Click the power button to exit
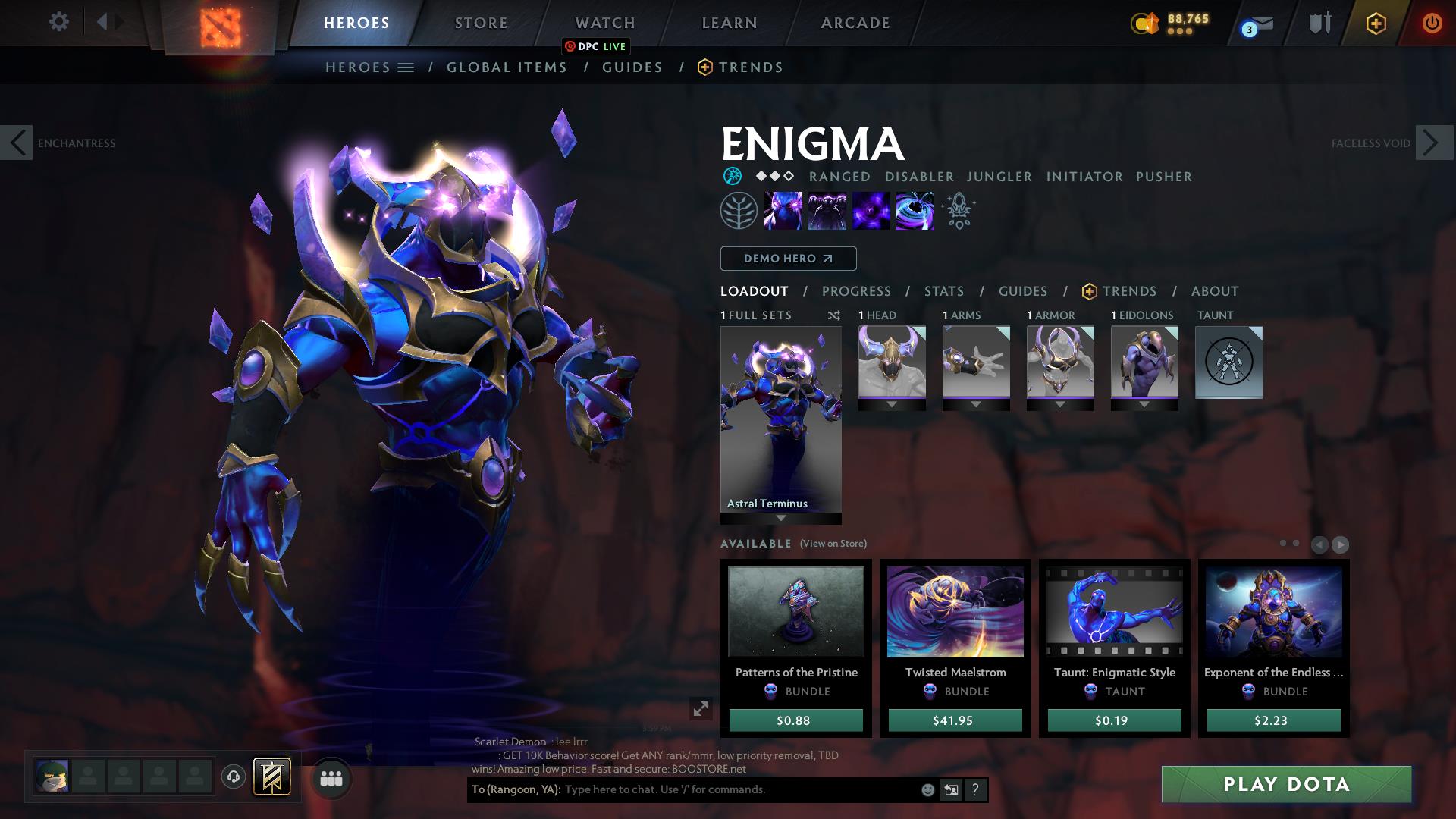The height and width of the screenshot is (819, 1456). coord(1432,22)
